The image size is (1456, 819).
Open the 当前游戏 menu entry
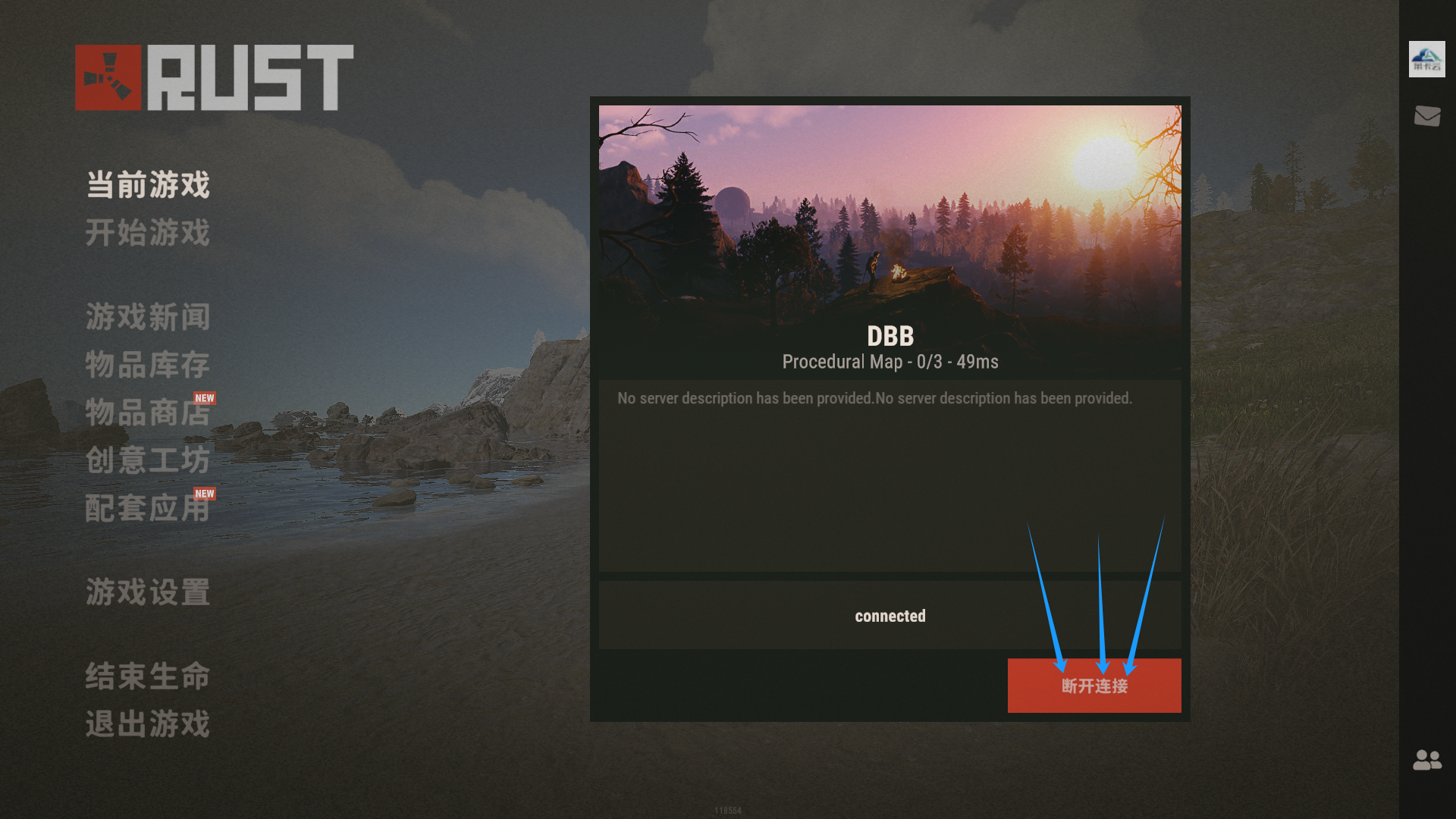pos(148,185)
